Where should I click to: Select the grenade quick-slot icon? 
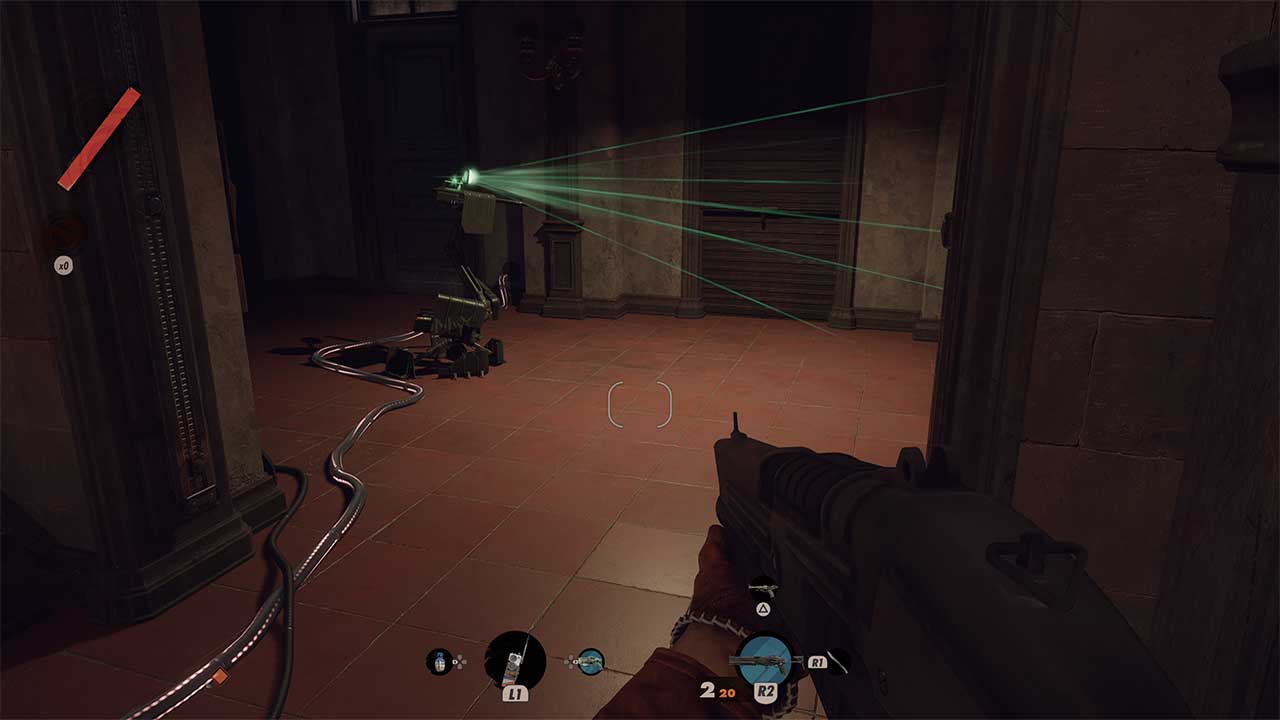[437, 659]
